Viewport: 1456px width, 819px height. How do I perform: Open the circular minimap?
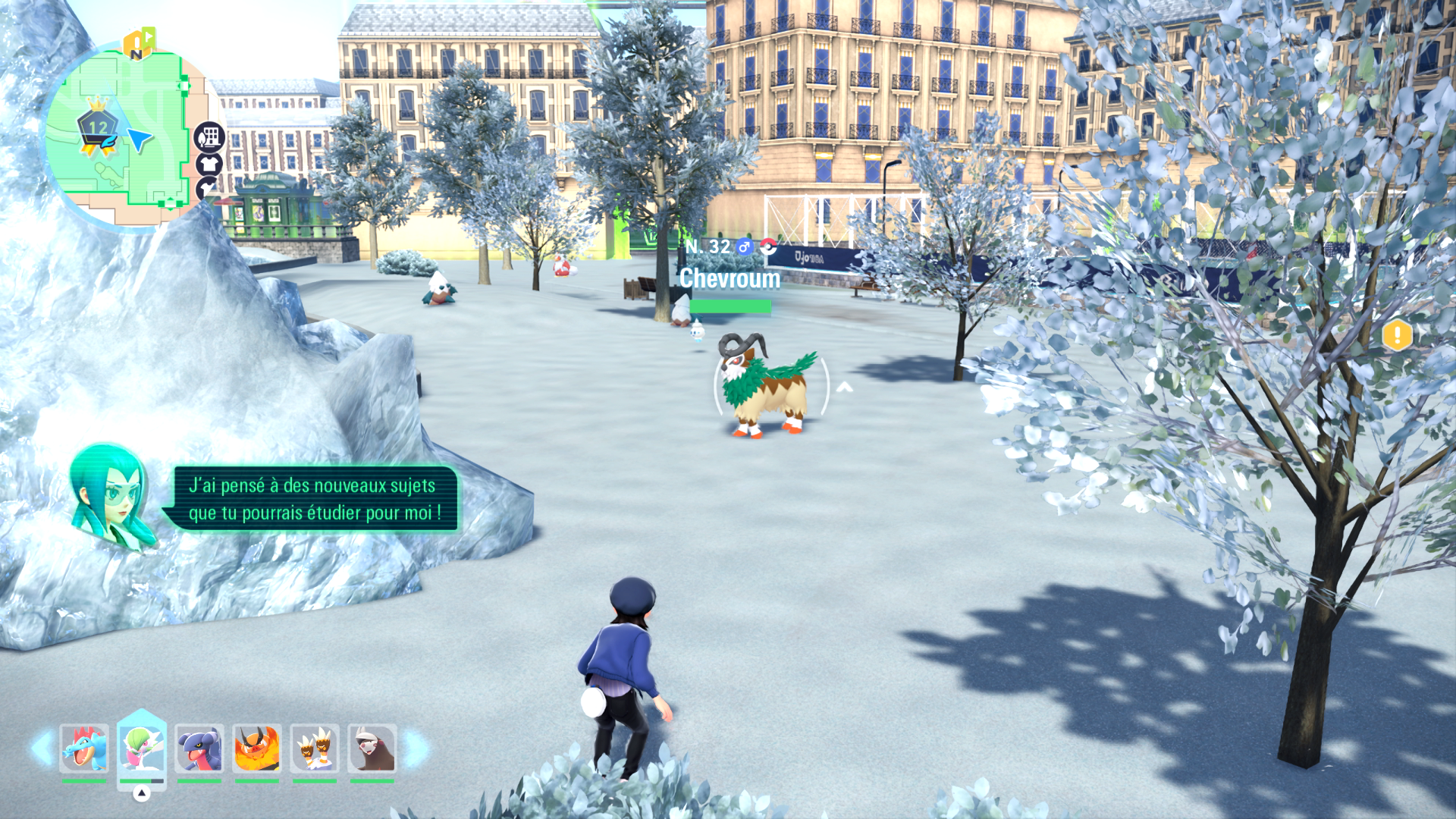(121, 136)
